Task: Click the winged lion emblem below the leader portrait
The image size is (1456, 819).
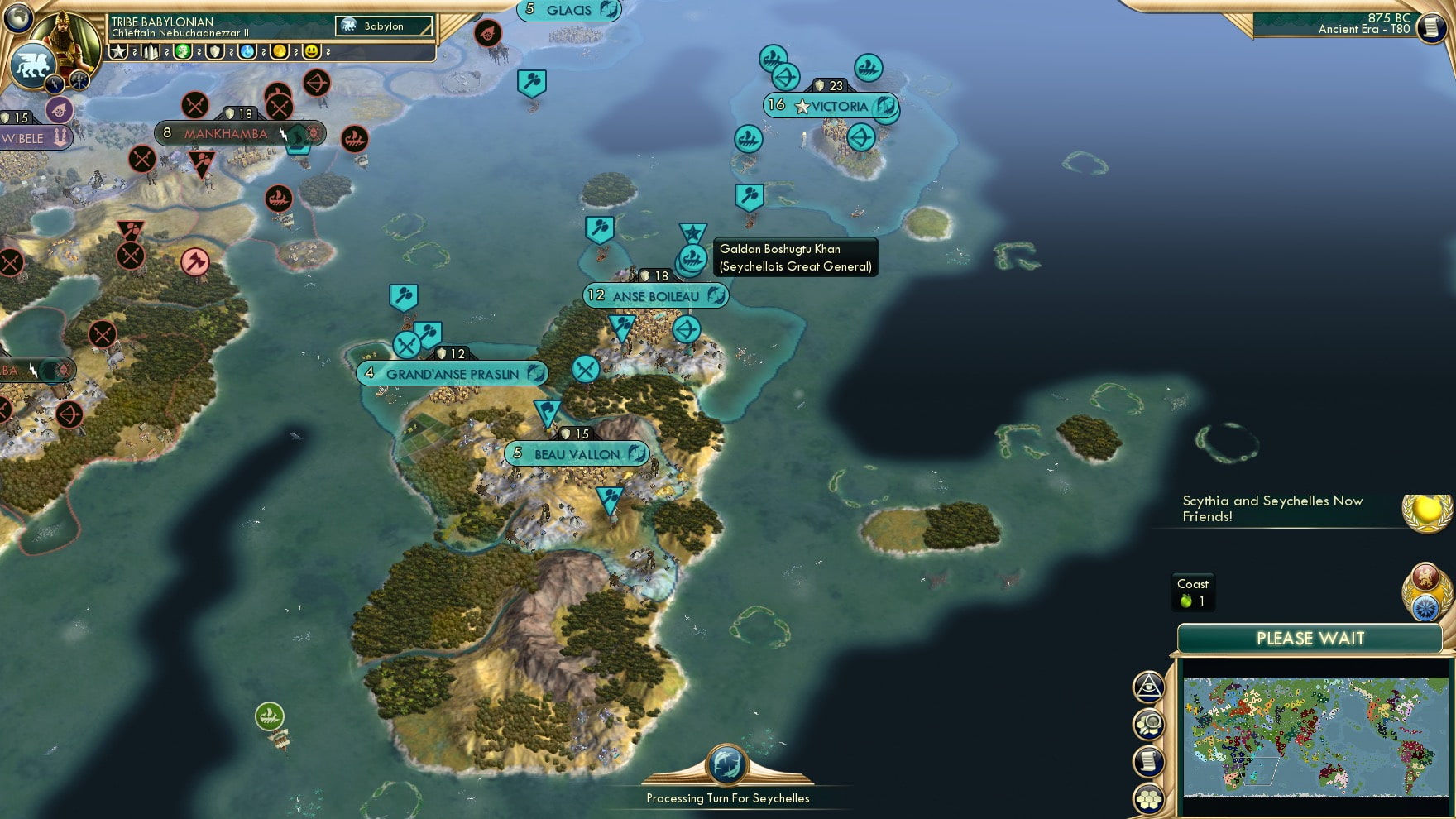Action: click(35, 64)
